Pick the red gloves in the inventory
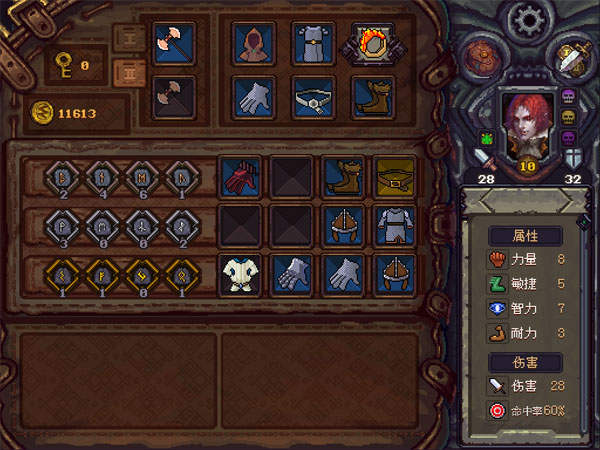Image resolution: width=600 pixels, height=450 pixels. tap(240, 177)
